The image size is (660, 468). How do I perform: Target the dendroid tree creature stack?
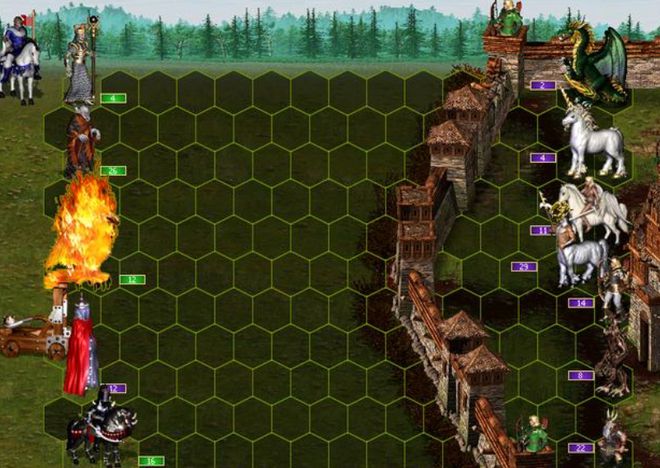(614, 358)
